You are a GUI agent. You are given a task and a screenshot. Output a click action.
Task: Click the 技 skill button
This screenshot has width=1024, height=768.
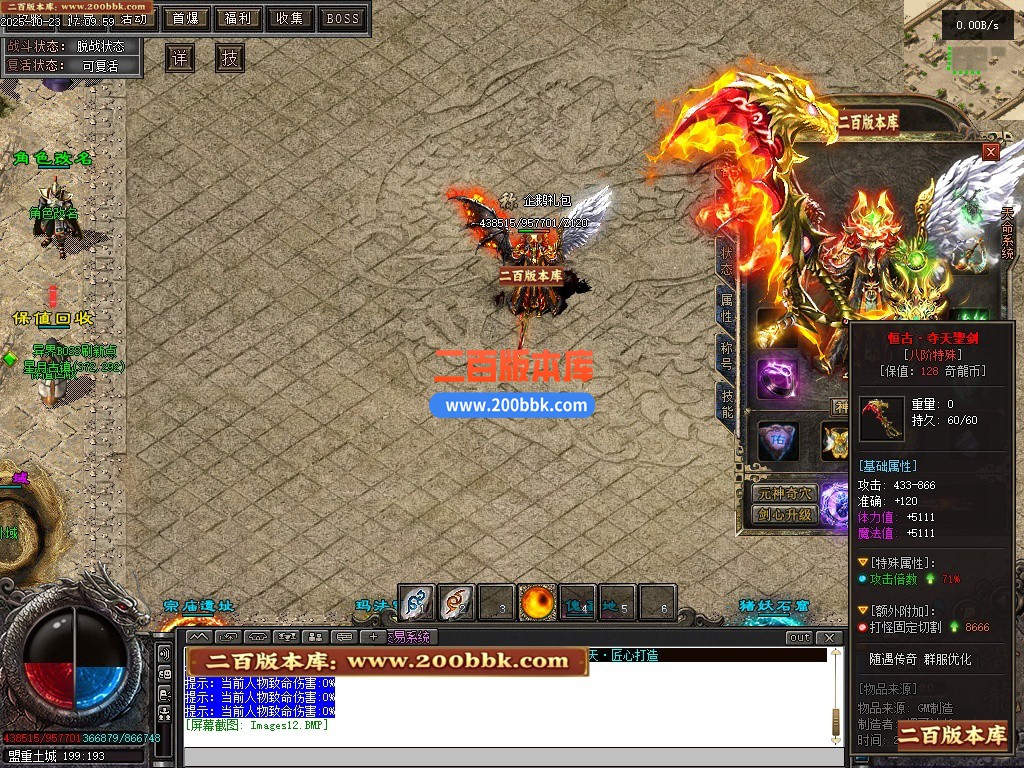pos(230,58)
